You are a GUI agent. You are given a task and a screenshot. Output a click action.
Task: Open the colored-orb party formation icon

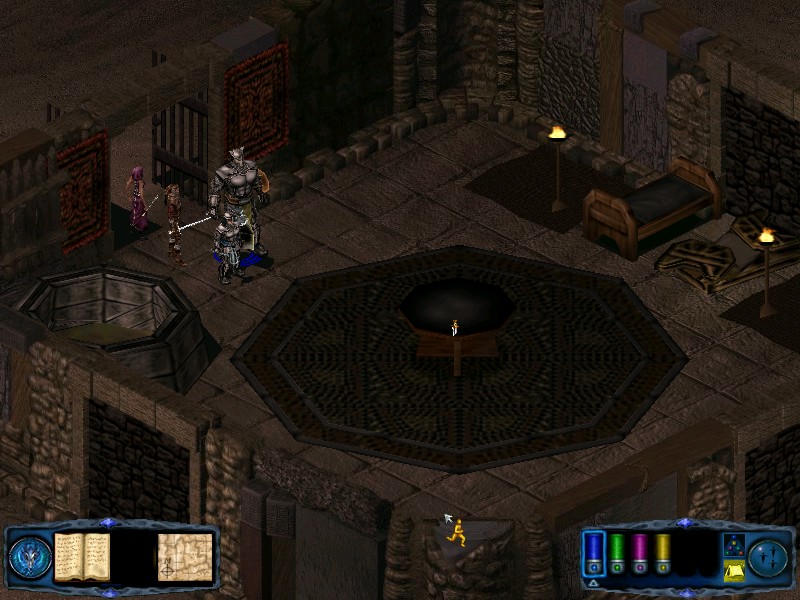point(733,544)
